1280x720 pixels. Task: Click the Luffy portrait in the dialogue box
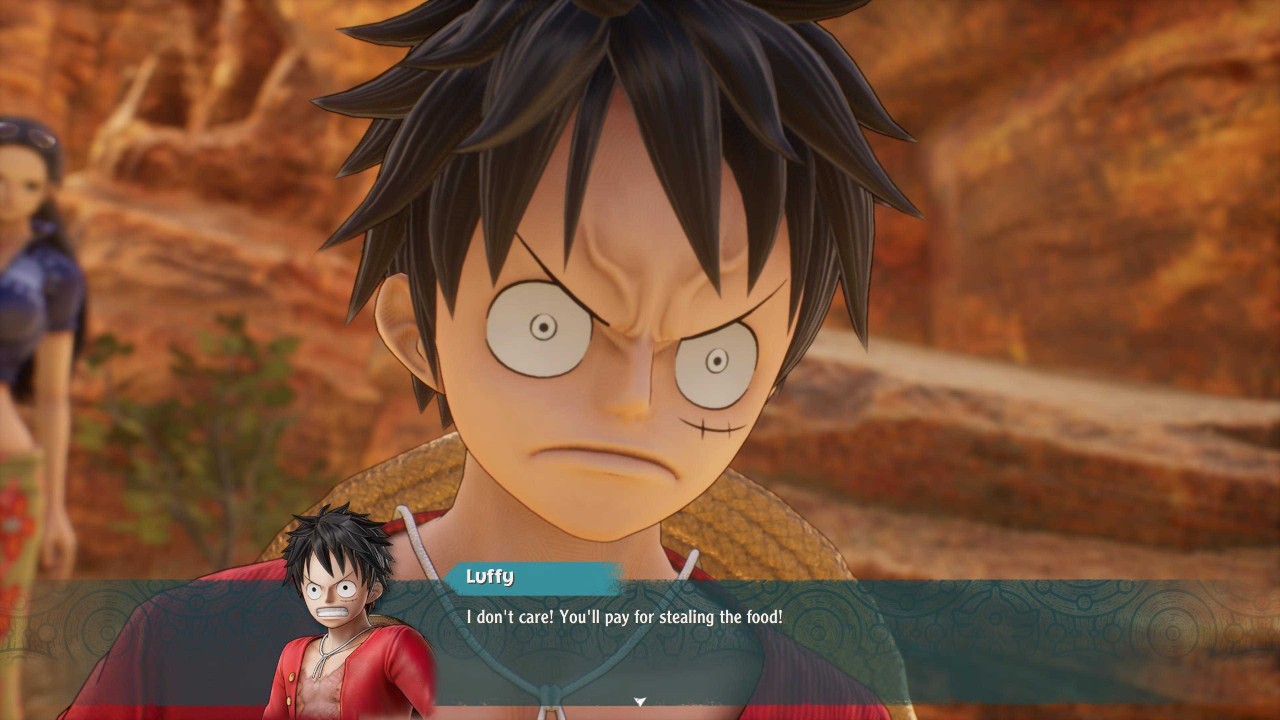330,610
